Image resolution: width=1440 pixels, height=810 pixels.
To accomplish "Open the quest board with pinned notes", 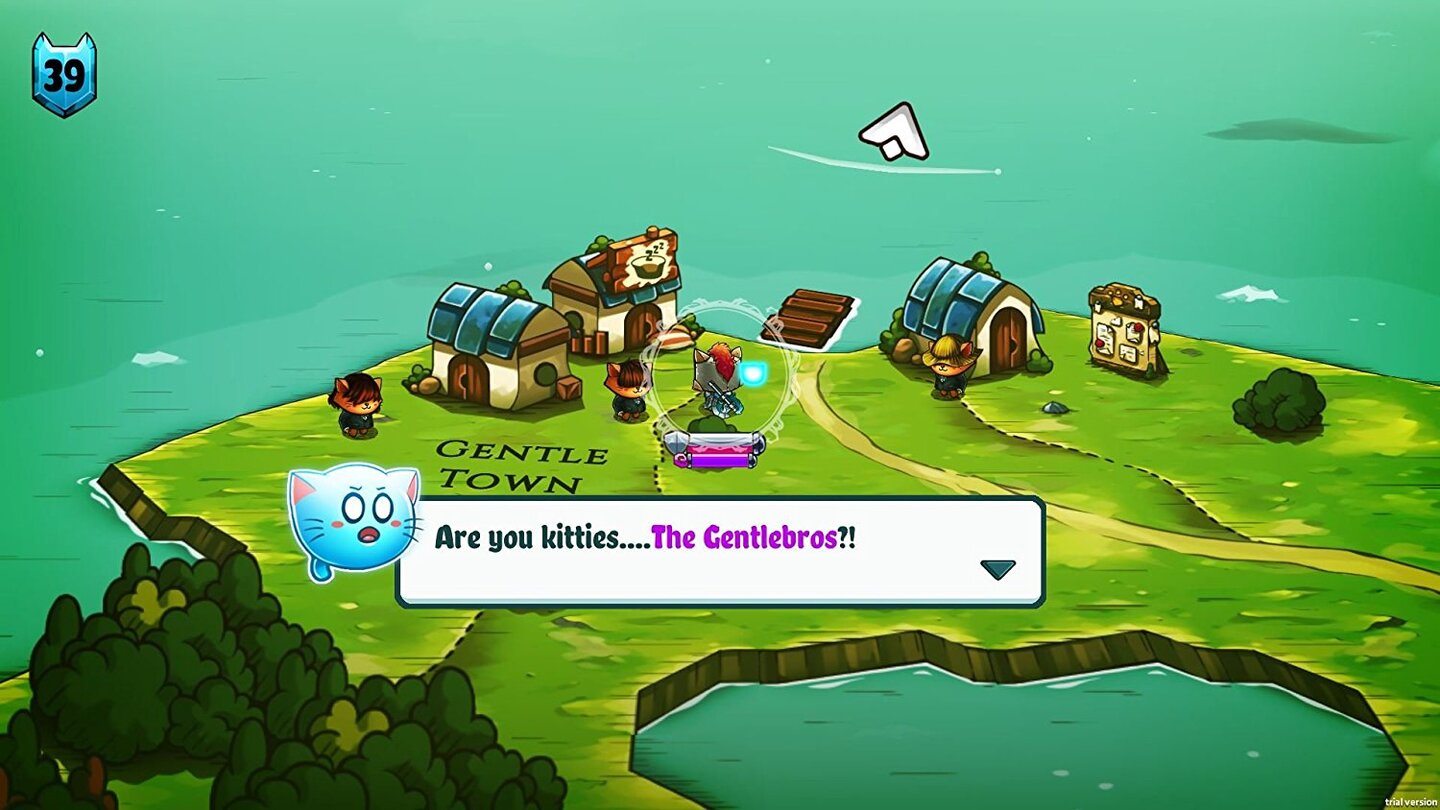I will (x=1120, y=325).
